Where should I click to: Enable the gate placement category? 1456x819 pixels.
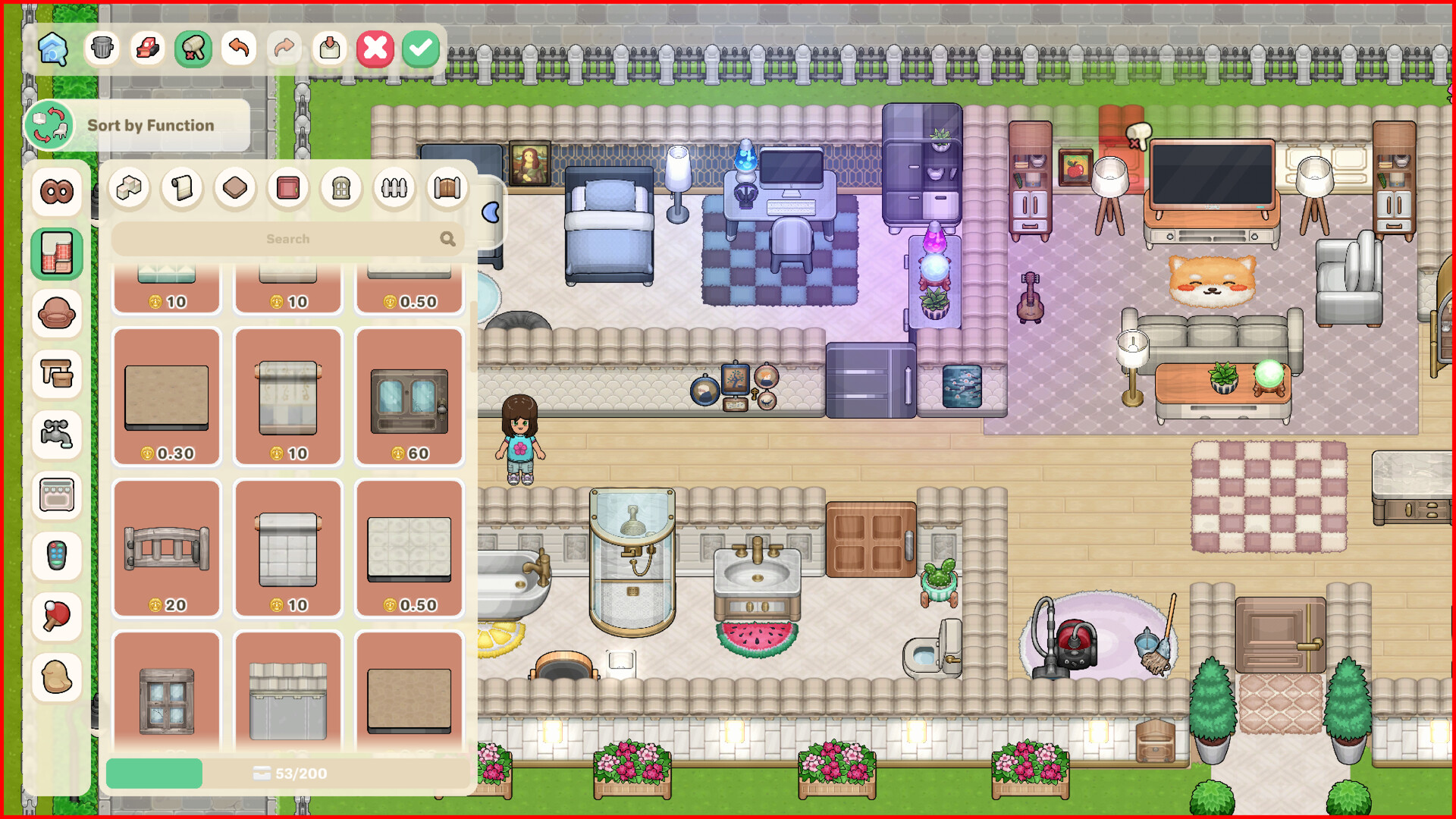[x=446, y=188]
